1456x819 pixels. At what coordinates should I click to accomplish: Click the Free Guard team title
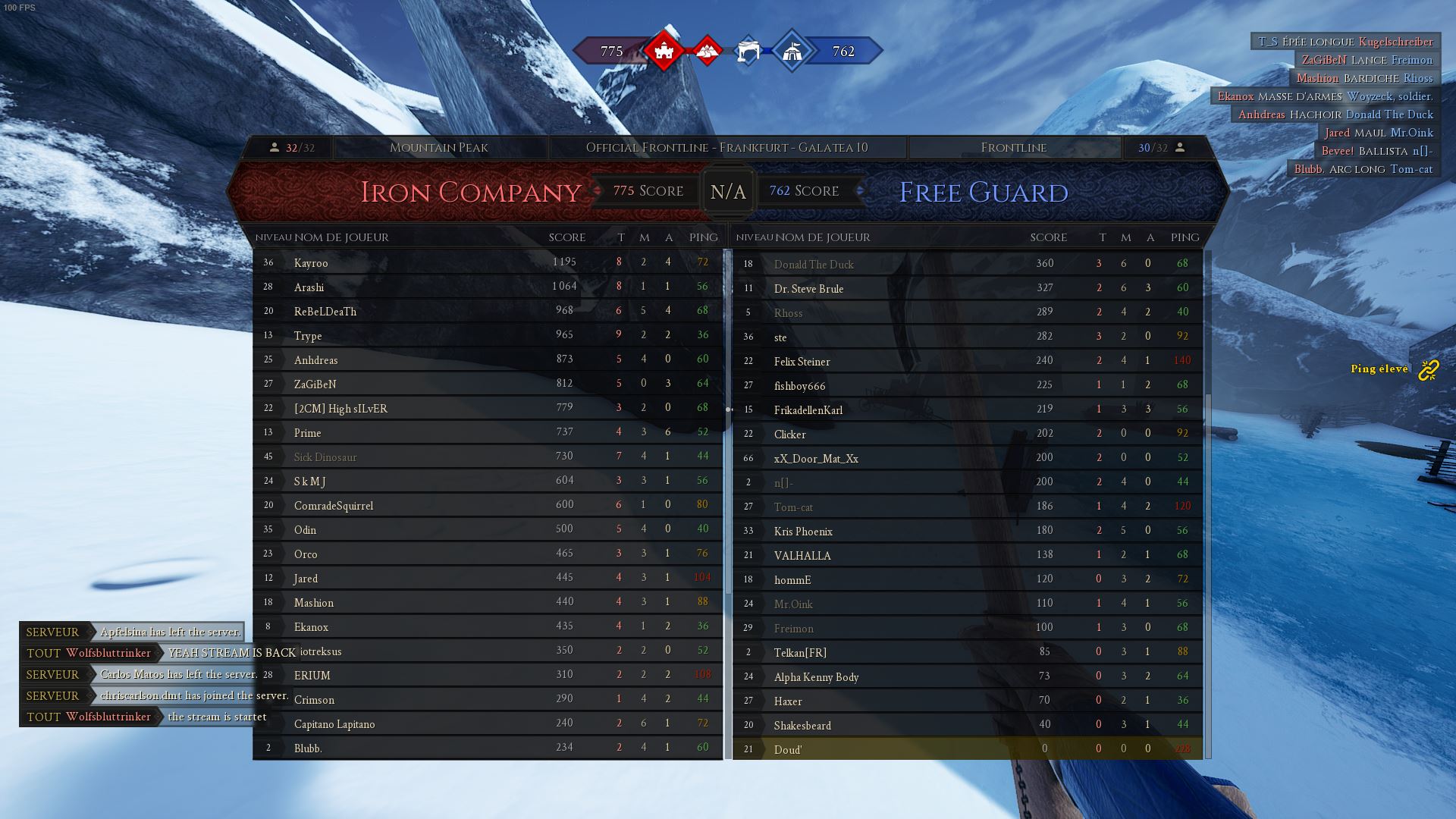pyautogui.click(x=983, y=193)
